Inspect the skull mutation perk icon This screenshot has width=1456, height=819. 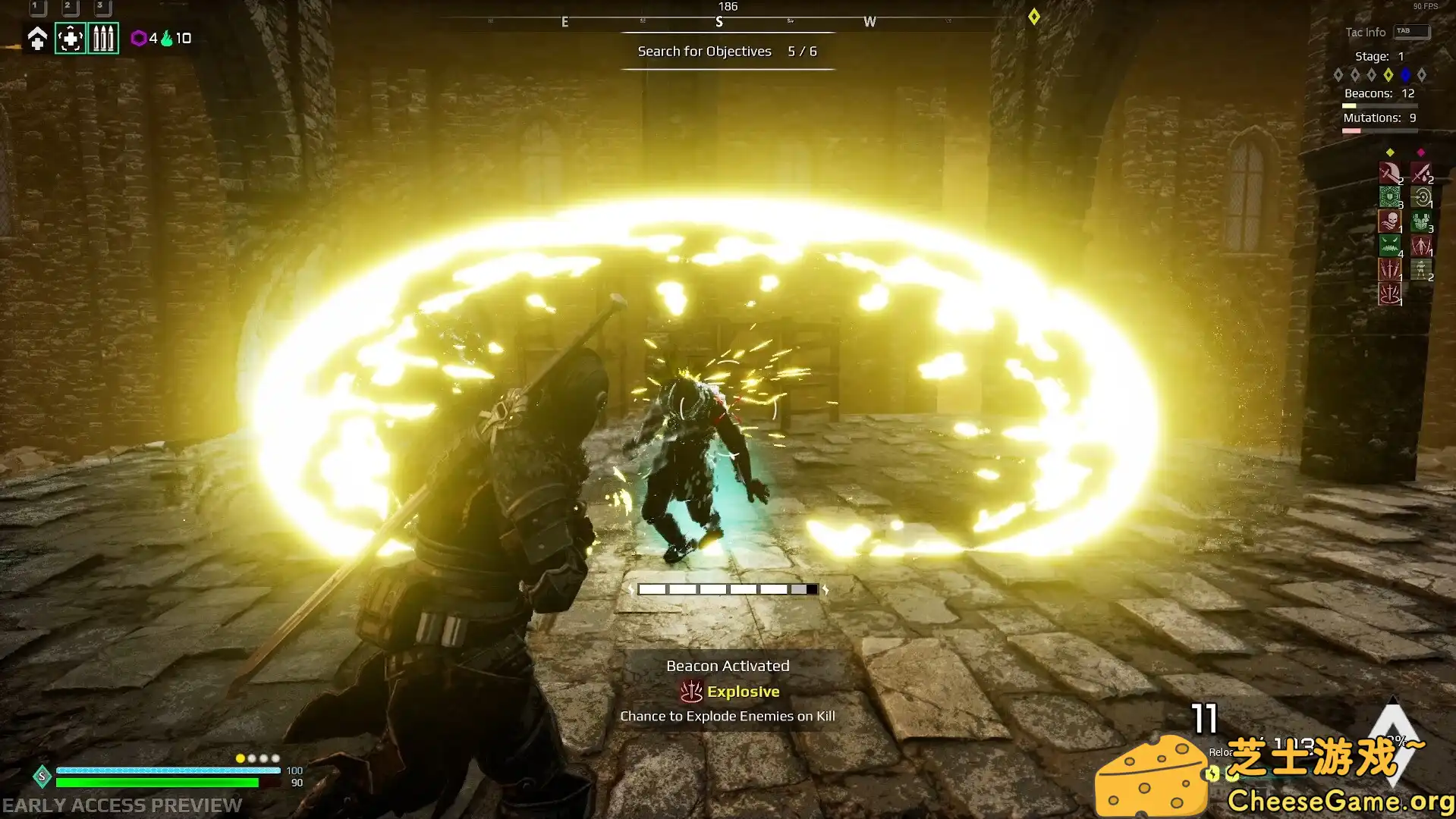pos(1389,221)
